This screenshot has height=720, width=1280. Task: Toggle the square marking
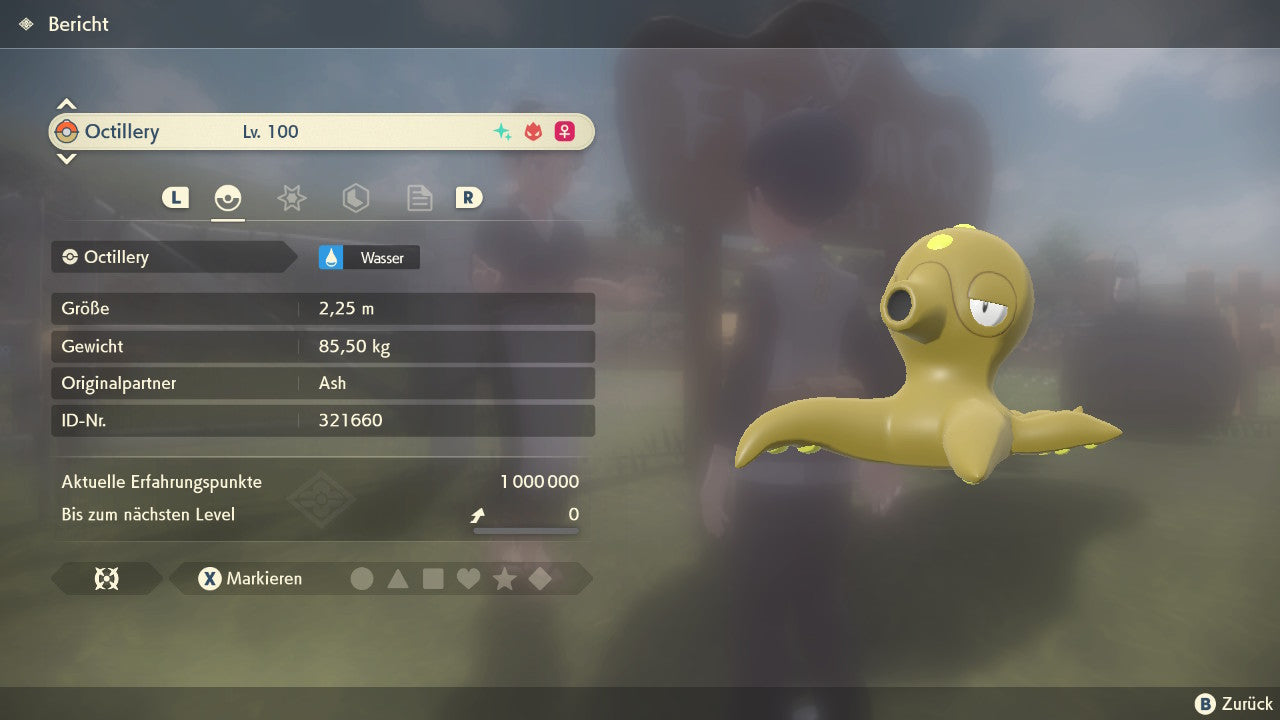(433, 579)
